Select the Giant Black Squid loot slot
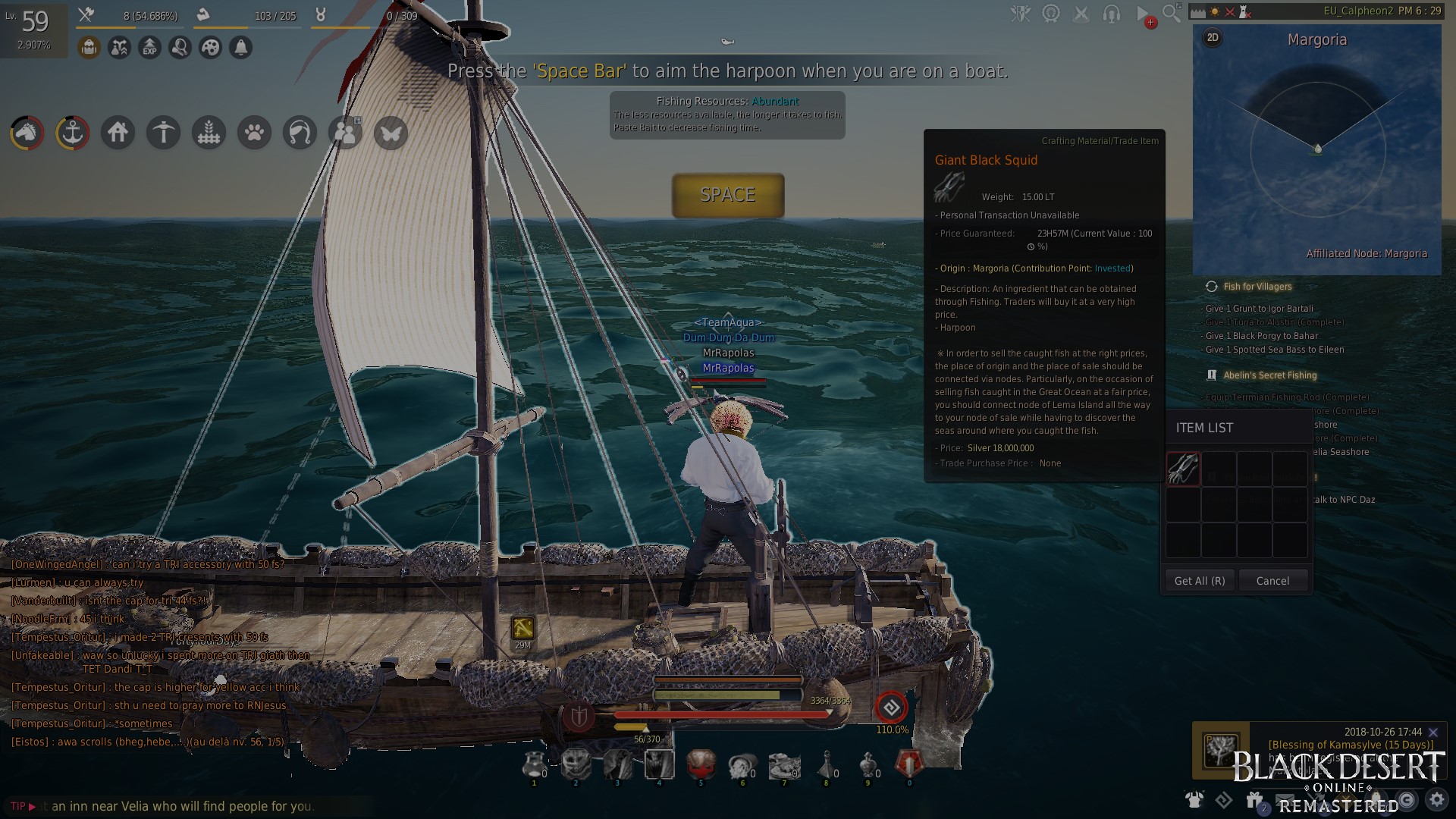The height and width of the screenshot is (819, 1456). pos(1183,469)
